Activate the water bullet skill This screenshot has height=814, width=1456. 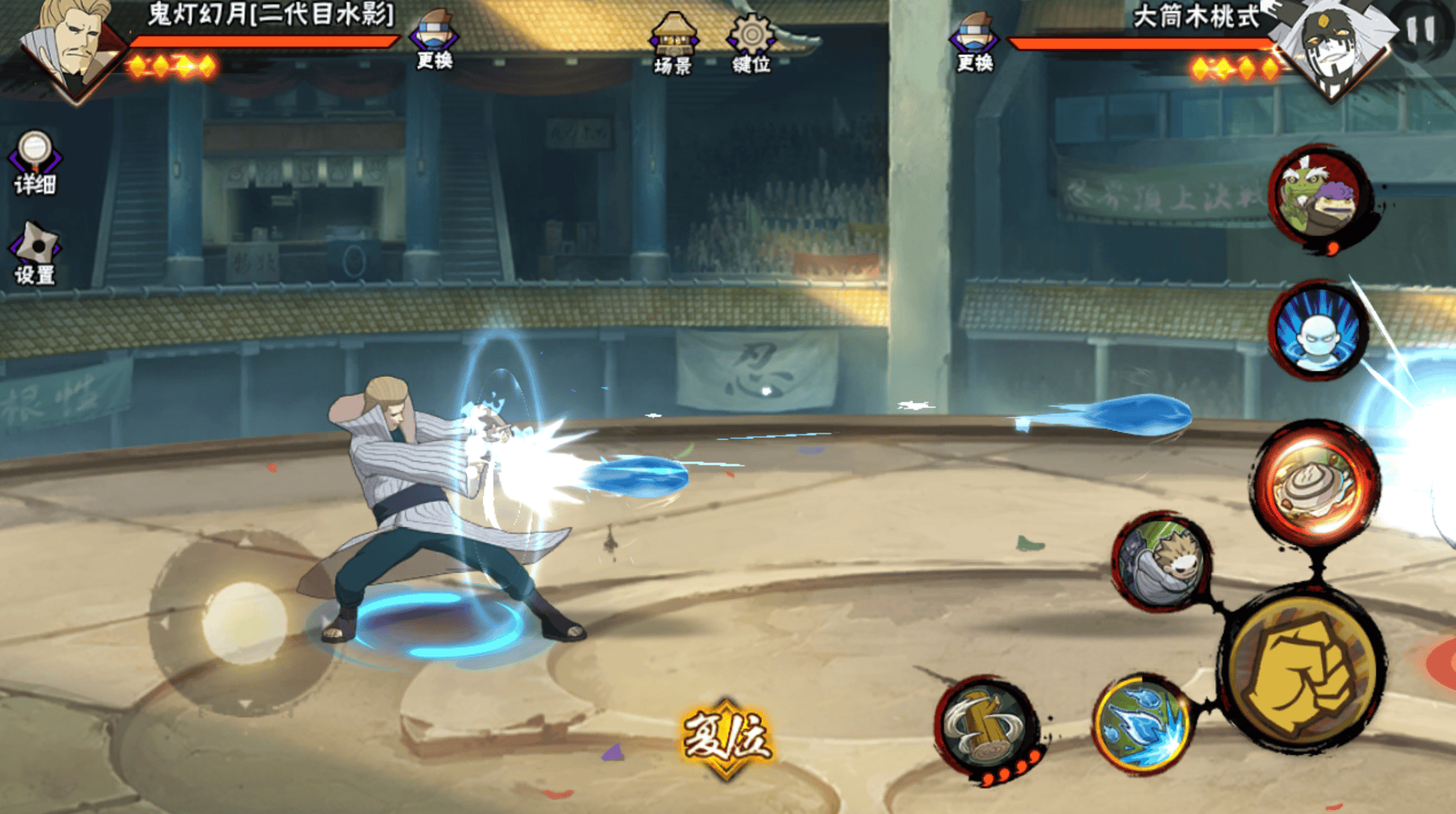click(1142, 723)
